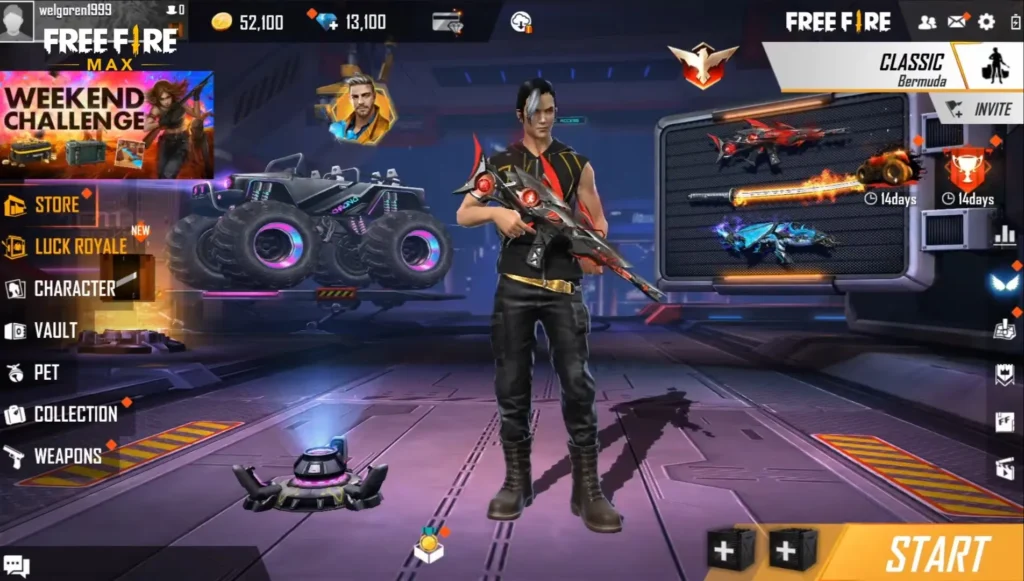Open the welgoren1999 player profile

pos(17,21)
